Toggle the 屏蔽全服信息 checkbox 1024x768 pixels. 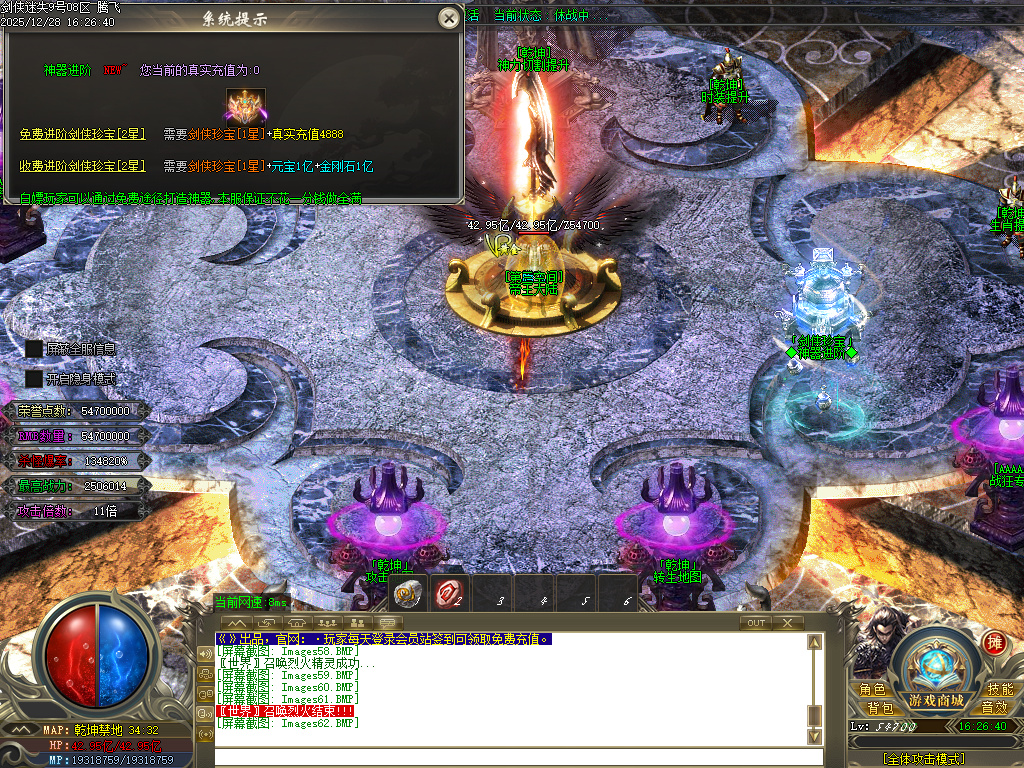tap(34, 349)
